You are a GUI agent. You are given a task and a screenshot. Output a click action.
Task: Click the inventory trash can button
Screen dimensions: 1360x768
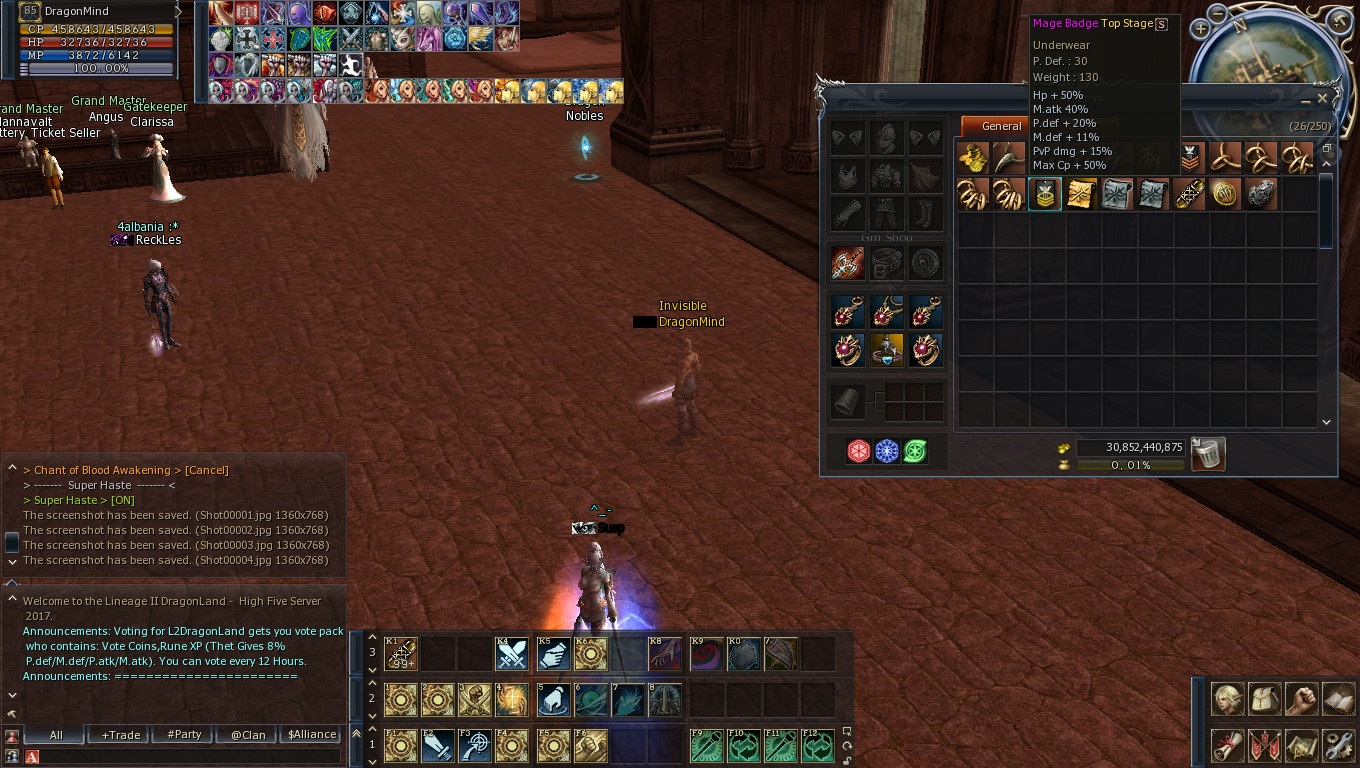point(1208,454)
